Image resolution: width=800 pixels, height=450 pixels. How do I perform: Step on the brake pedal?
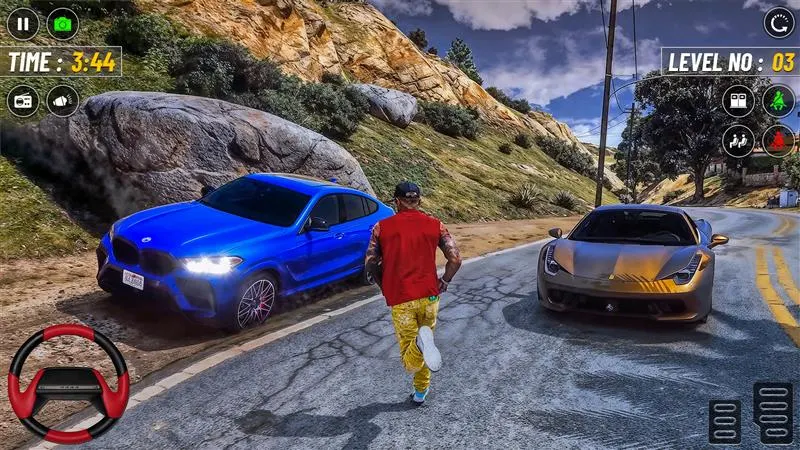(x=725, y=421)
